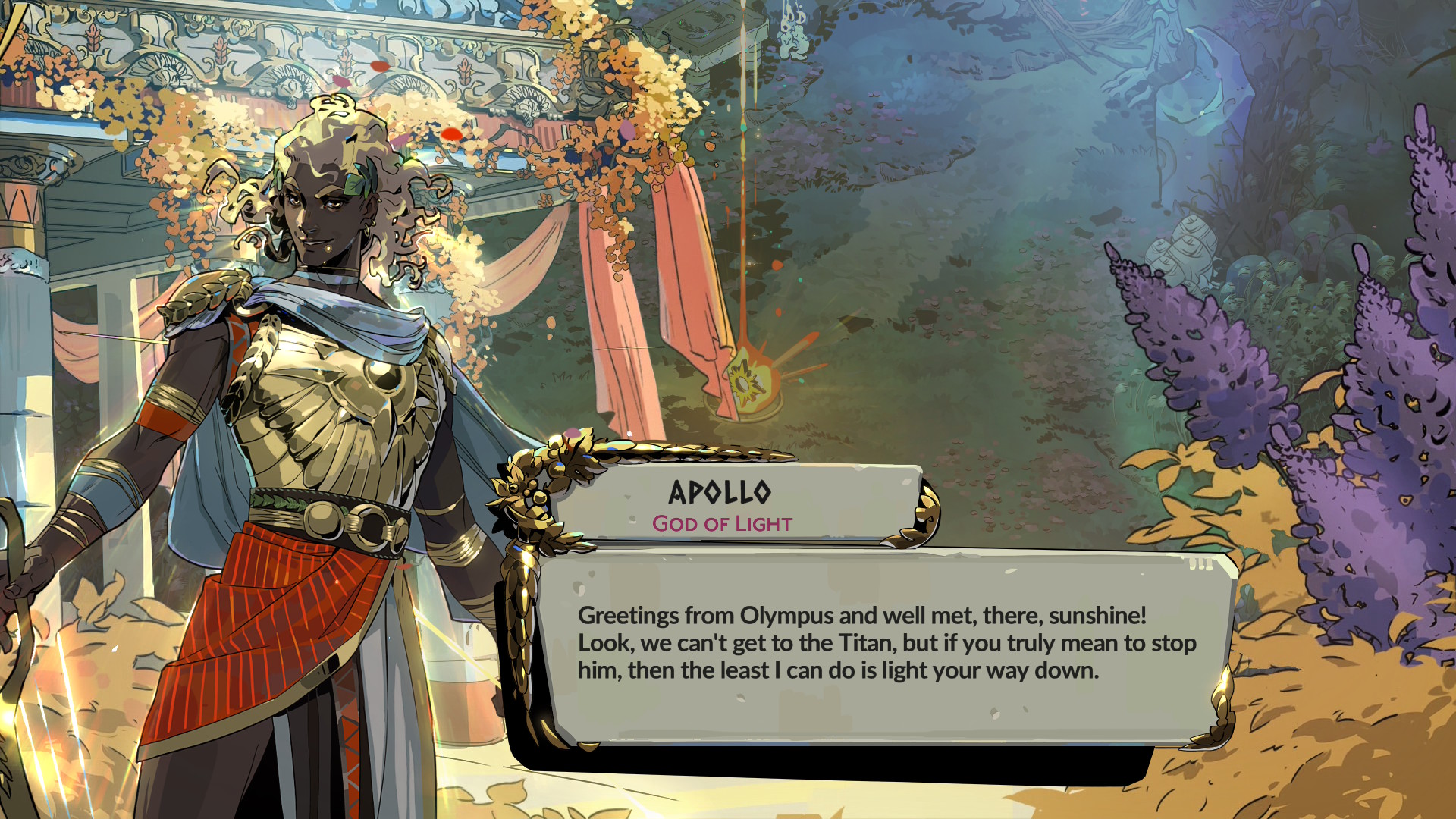
Task: Advance Apollo's dialogue text box
Action: coord(887,645)
